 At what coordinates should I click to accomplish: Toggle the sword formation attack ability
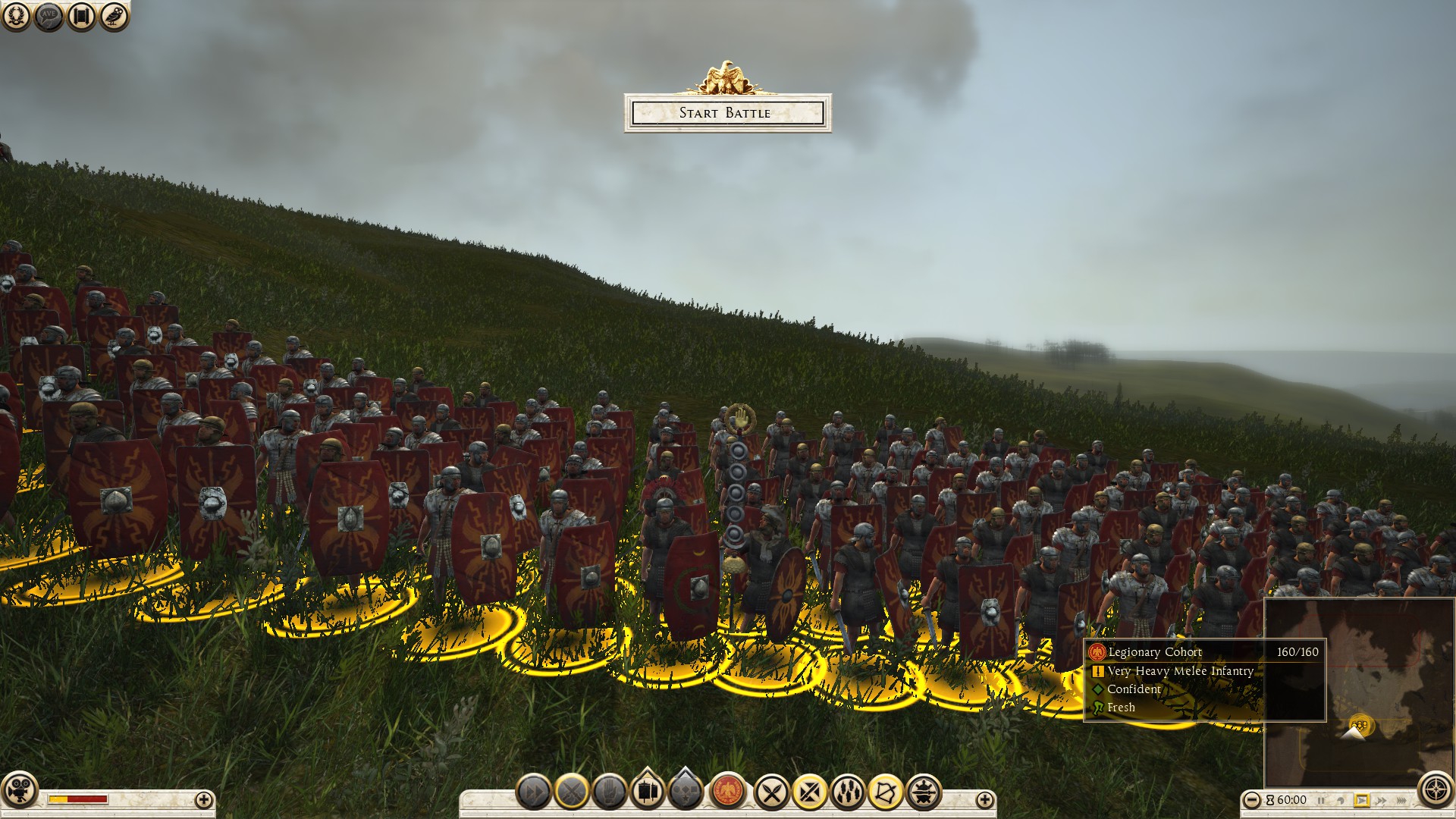[810, 792]
